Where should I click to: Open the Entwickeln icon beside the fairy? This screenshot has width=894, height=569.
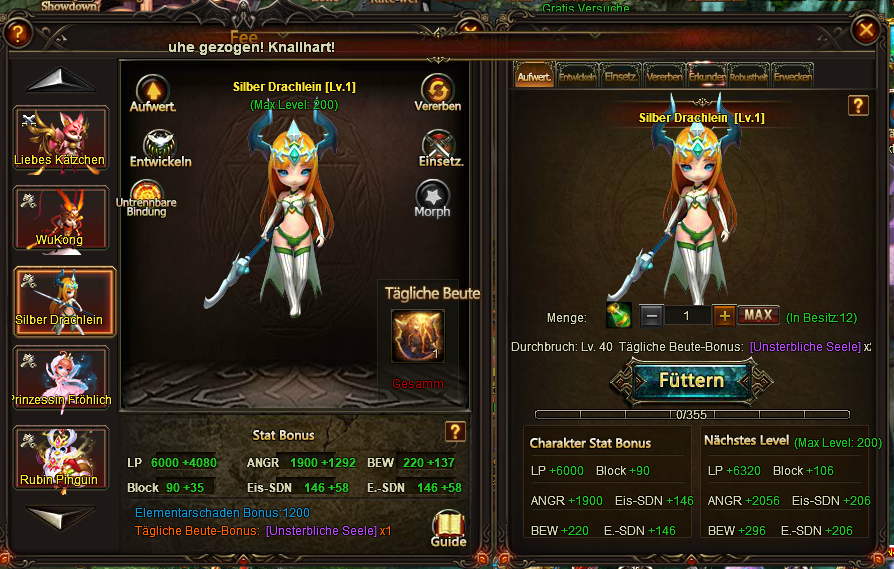(159, 146)
